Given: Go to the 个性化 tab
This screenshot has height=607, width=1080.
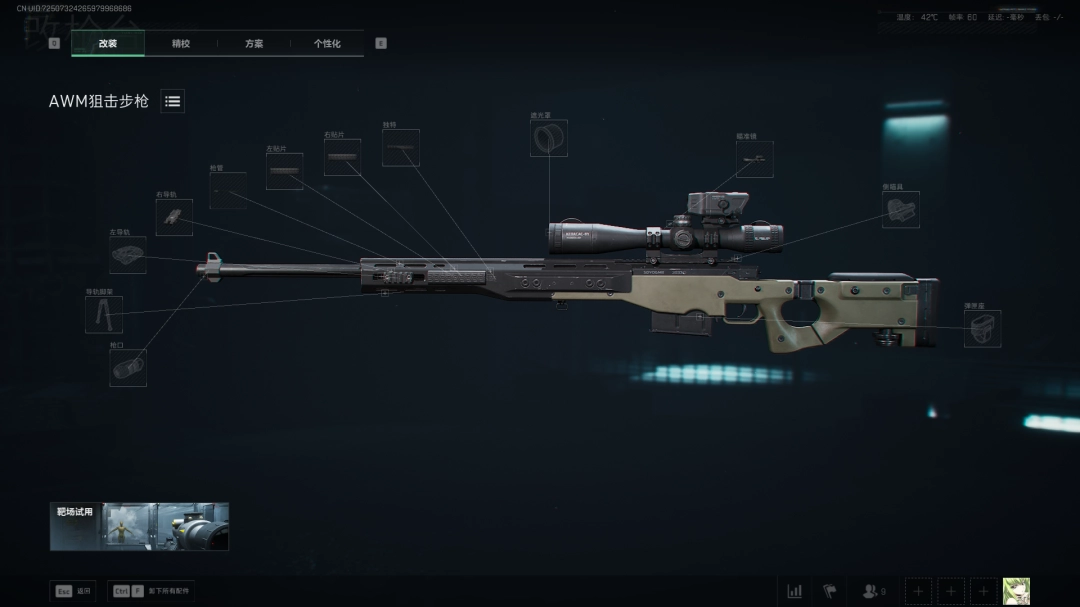Looking at the screenshot, I should click(327, 44).
